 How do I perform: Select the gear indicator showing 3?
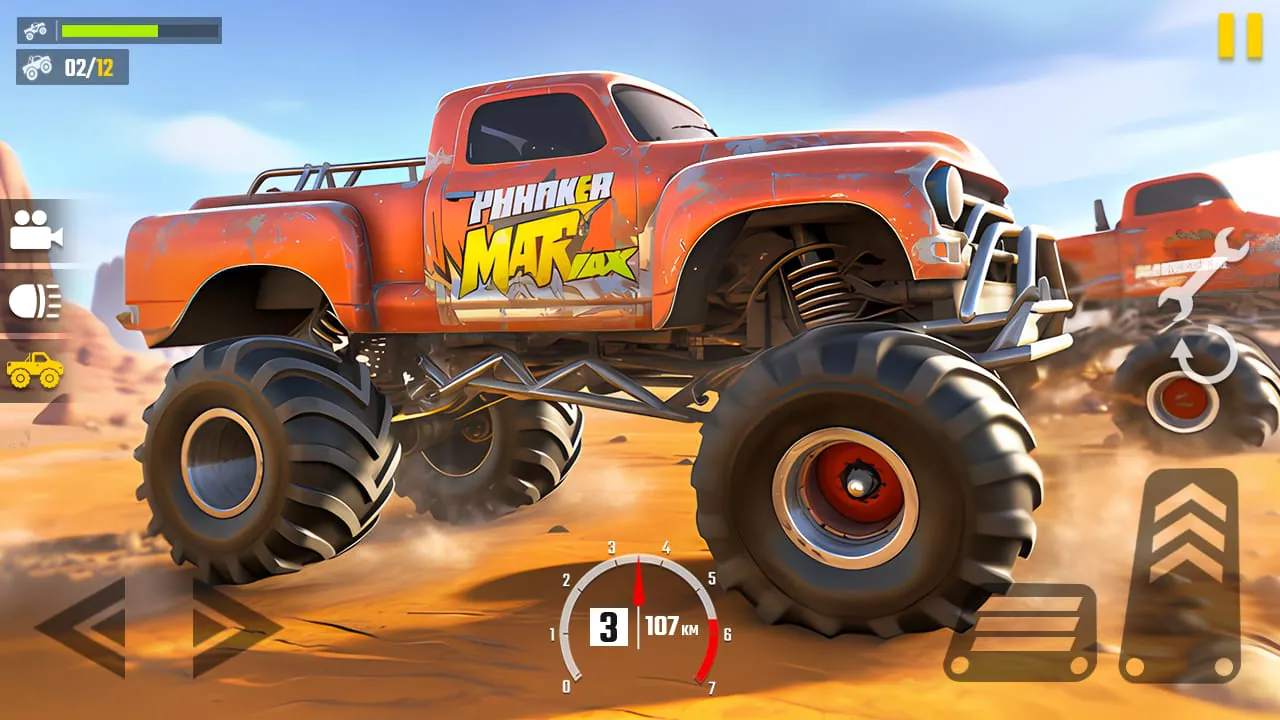point(608,628)
